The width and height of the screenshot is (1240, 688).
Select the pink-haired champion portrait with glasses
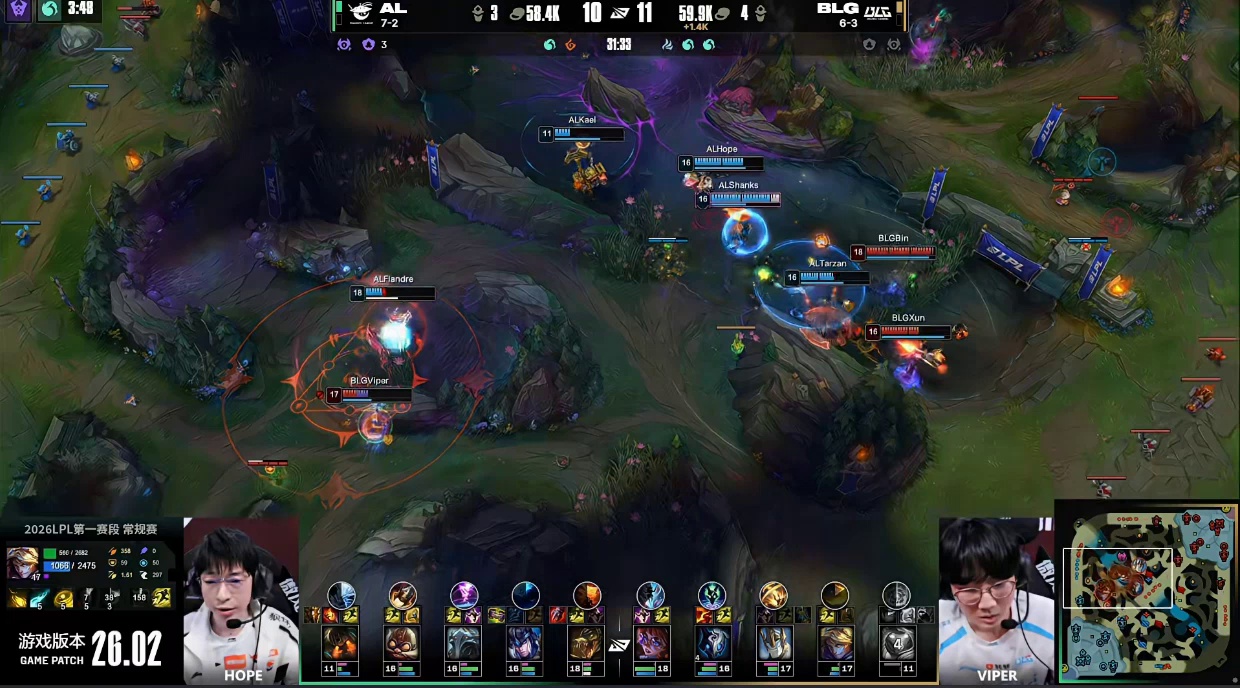[650, 643]
